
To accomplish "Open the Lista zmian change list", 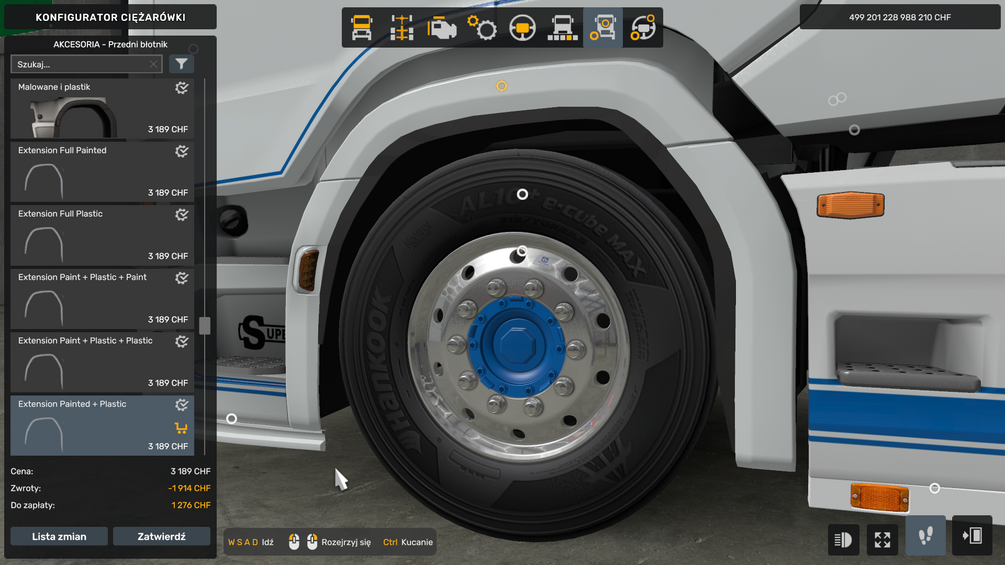I will click(59, 537).
